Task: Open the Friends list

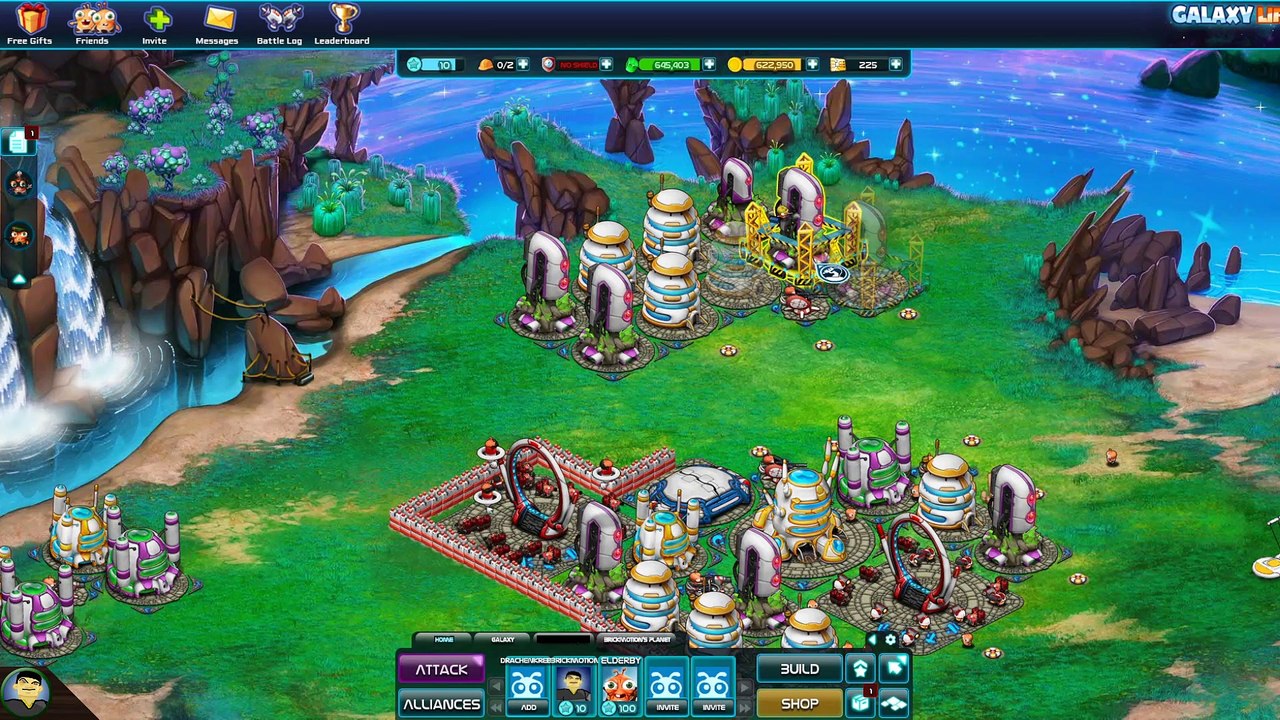Action: [92, 24]
